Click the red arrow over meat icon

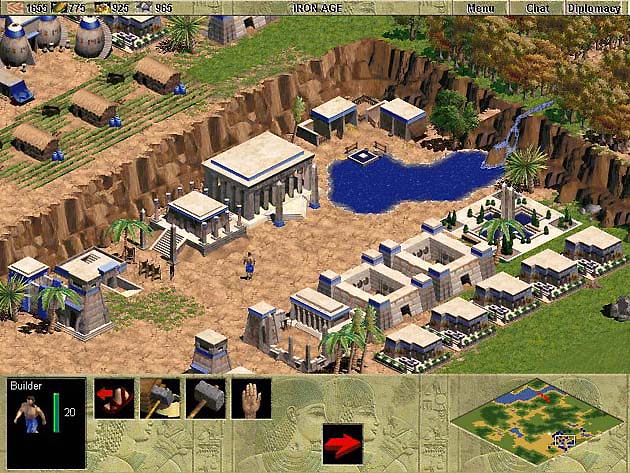click(x=114, y=398)
